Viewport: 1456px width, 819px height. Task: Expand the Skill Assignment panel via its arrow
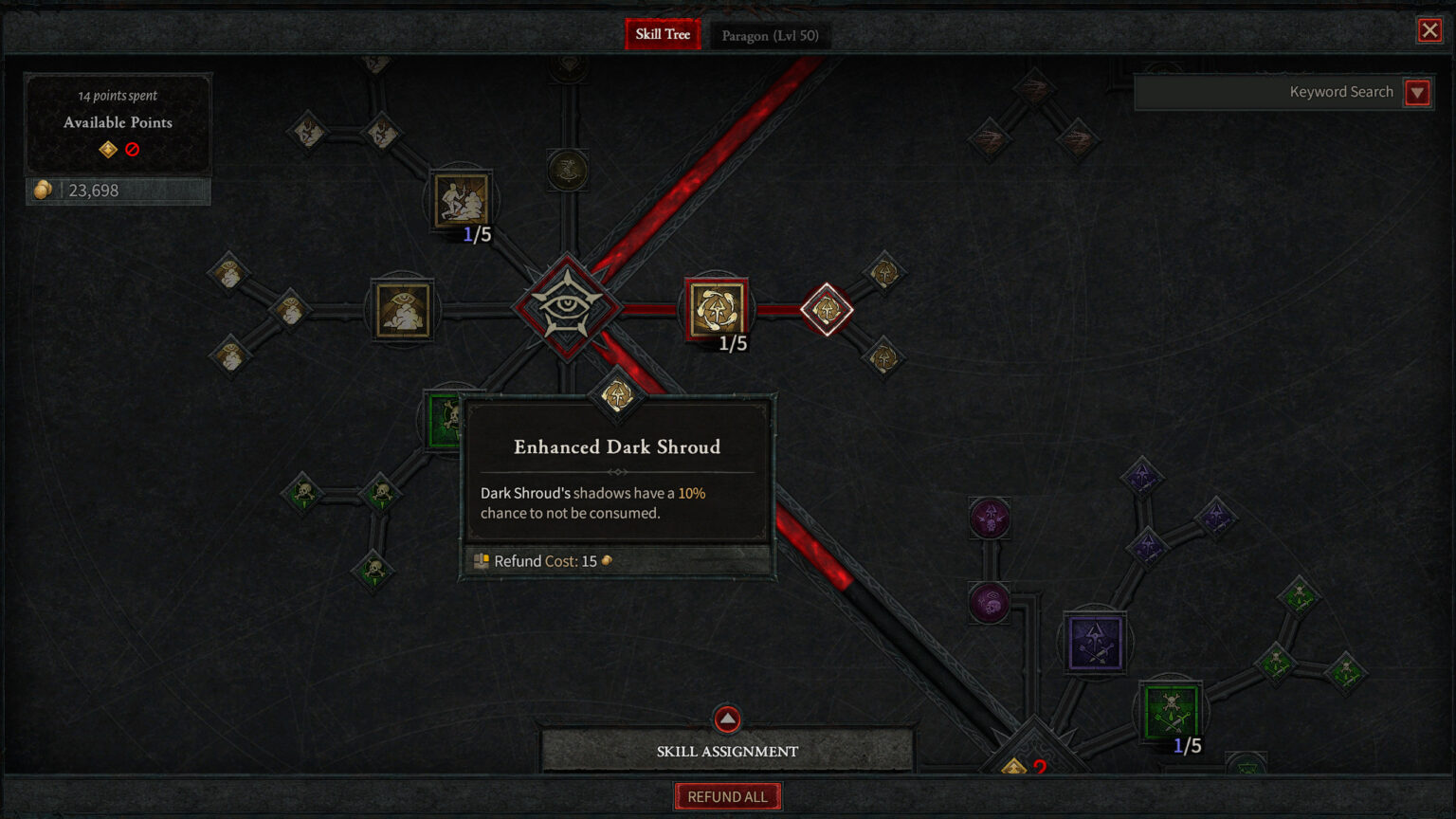tap(726, 719)
